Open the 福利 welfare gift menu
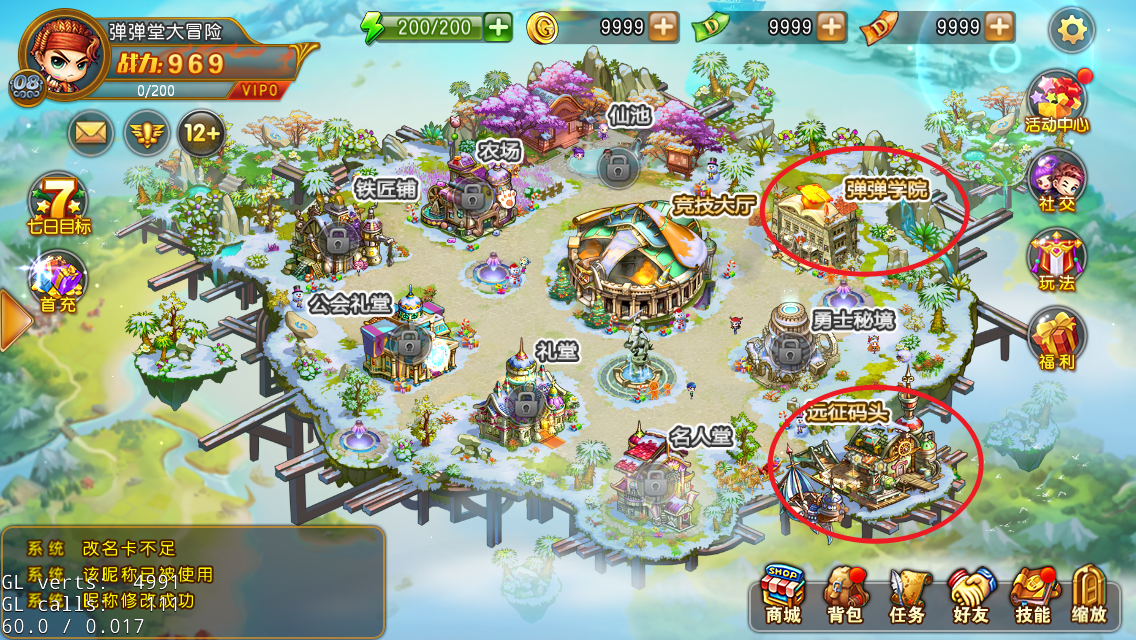Image resolution: width=1136 pixels, height=640 pixels. [x=1057, y=338]
